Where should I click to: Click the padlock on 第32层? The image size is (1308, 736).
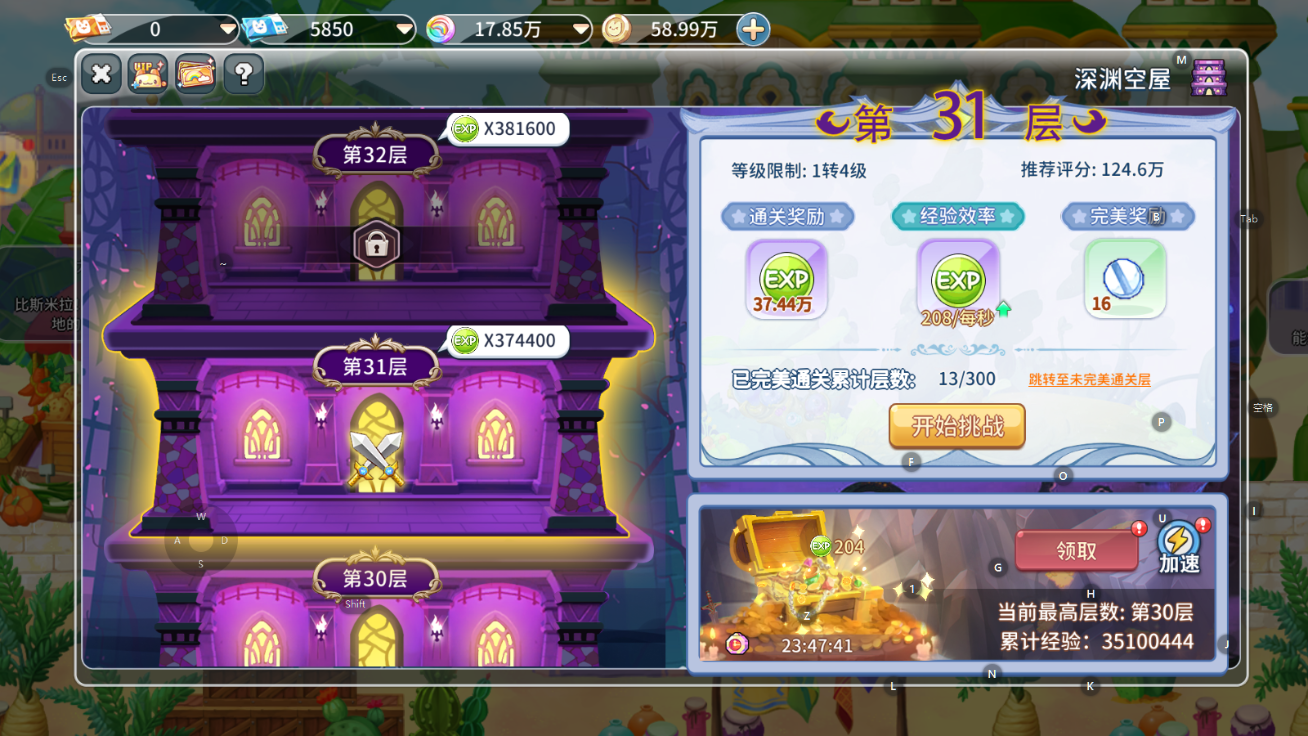pyautogui.click(x=374, y=242)
